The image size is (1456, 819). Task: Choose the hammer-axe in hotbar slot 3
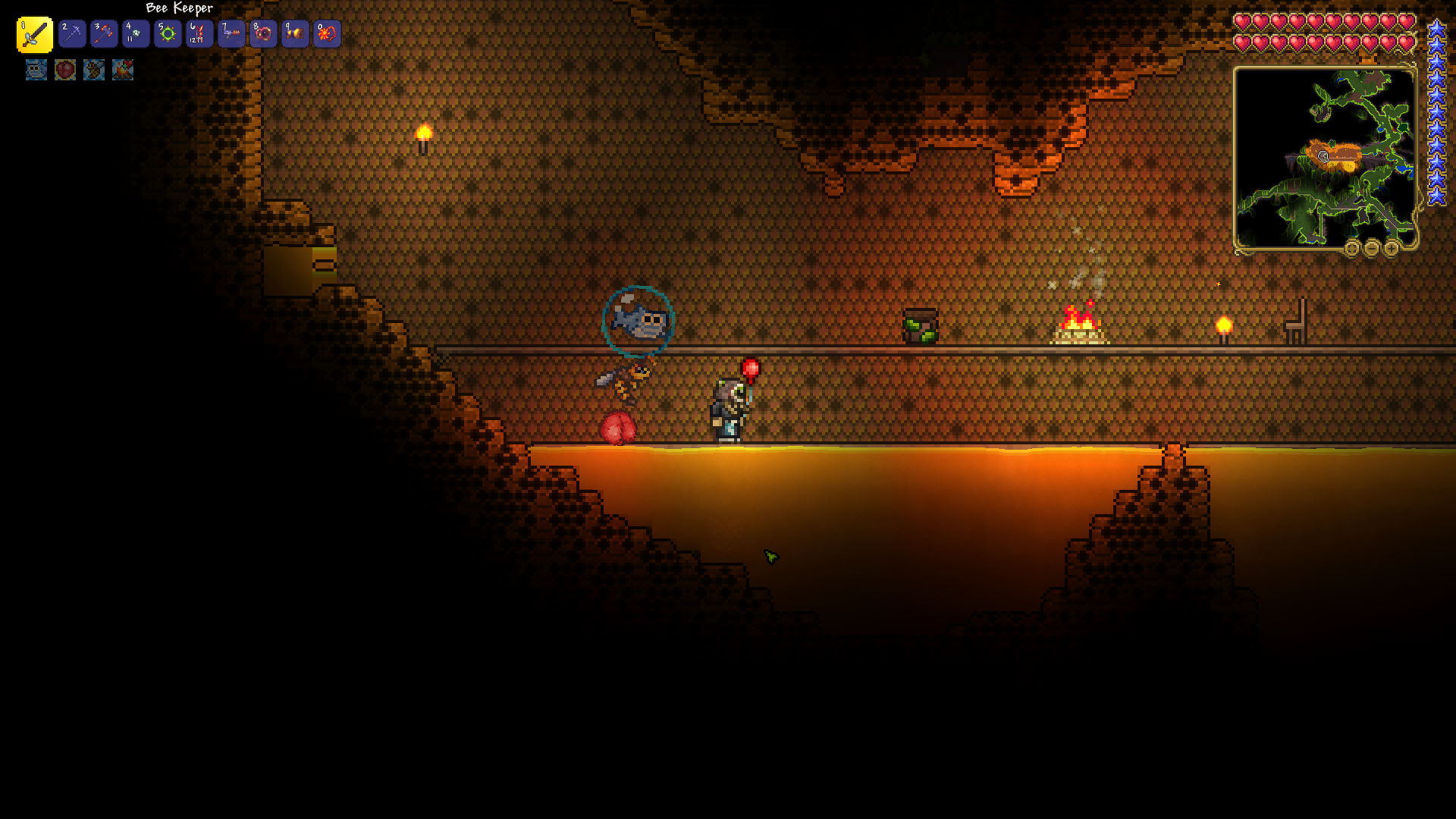point(104,34)
